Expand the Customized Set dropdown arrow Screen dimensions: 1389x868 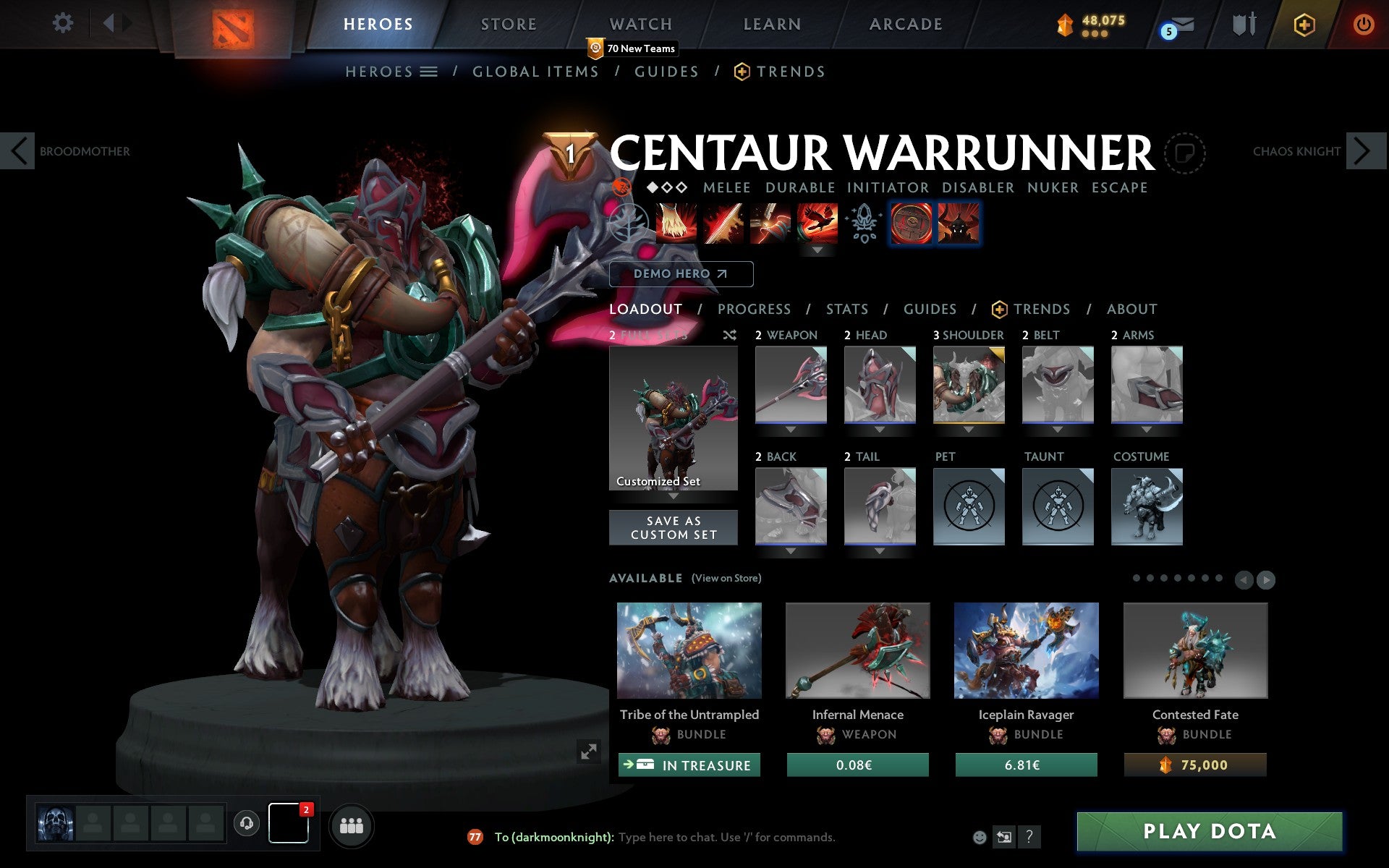(674, 496)
